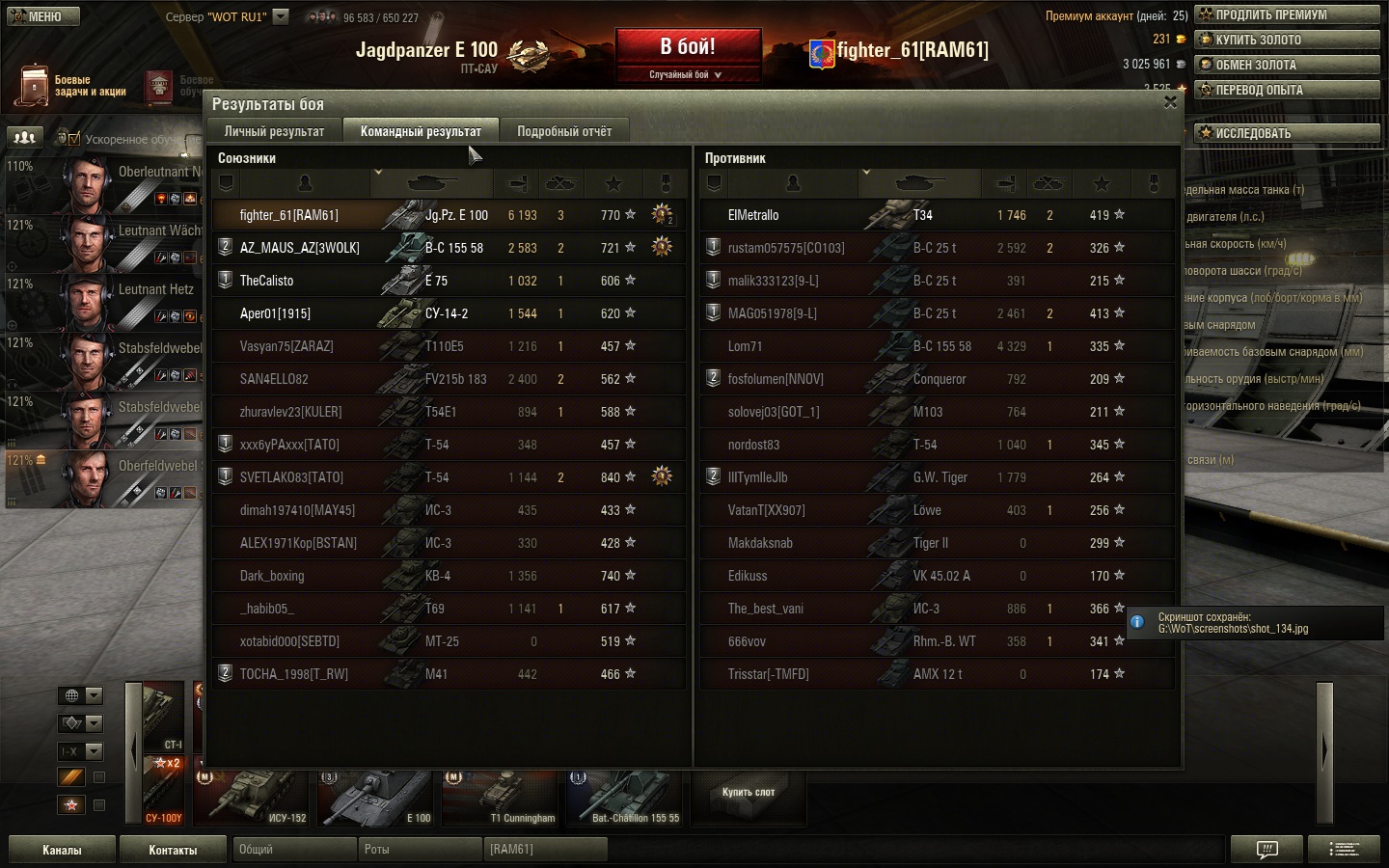This screenshot has height=868, width=1389.
Task: Start battle with В бой! button
Action: coord(688,48)
